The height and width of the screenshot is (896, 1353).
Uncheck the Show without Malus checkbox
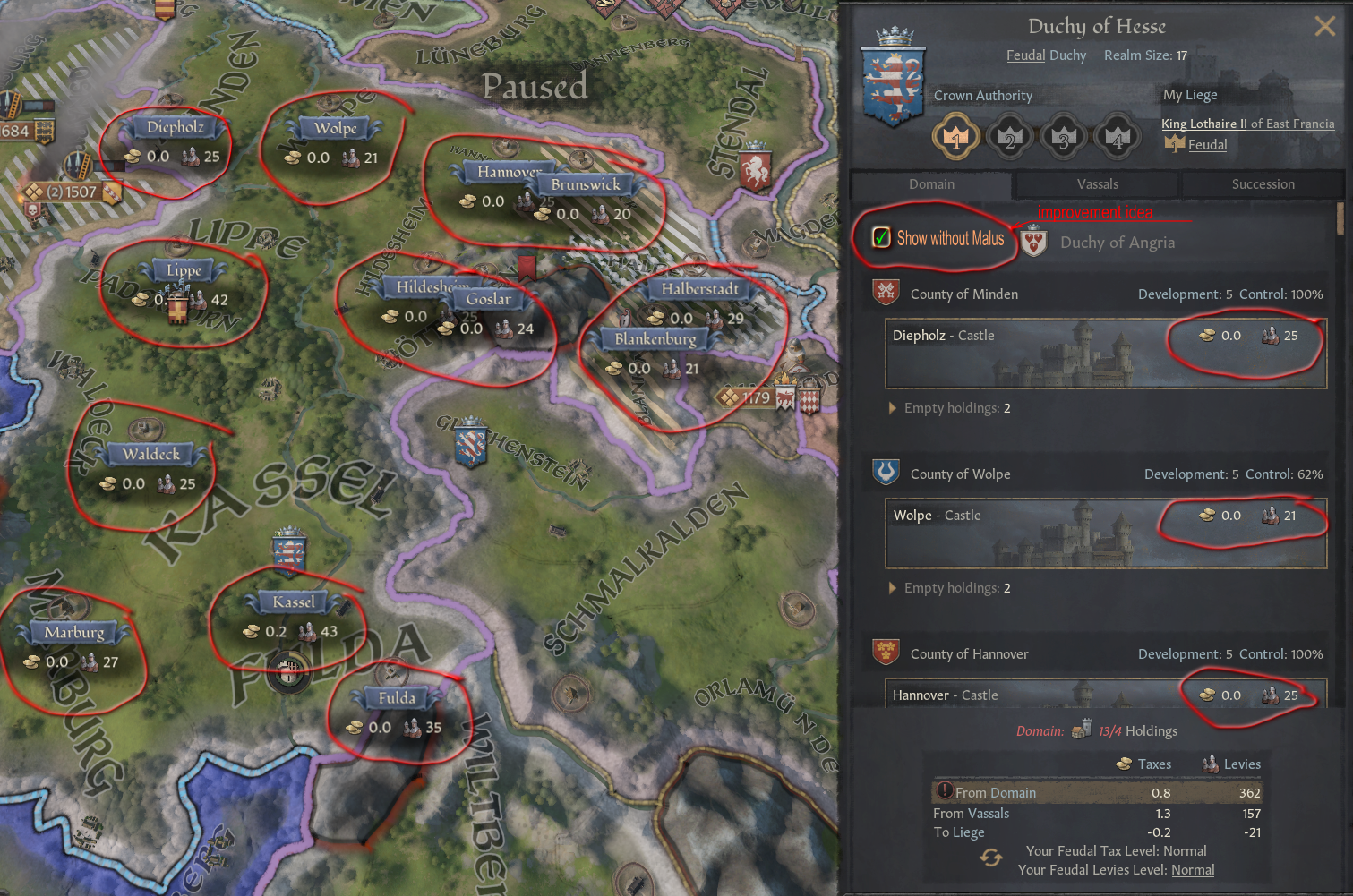[882, 238]
